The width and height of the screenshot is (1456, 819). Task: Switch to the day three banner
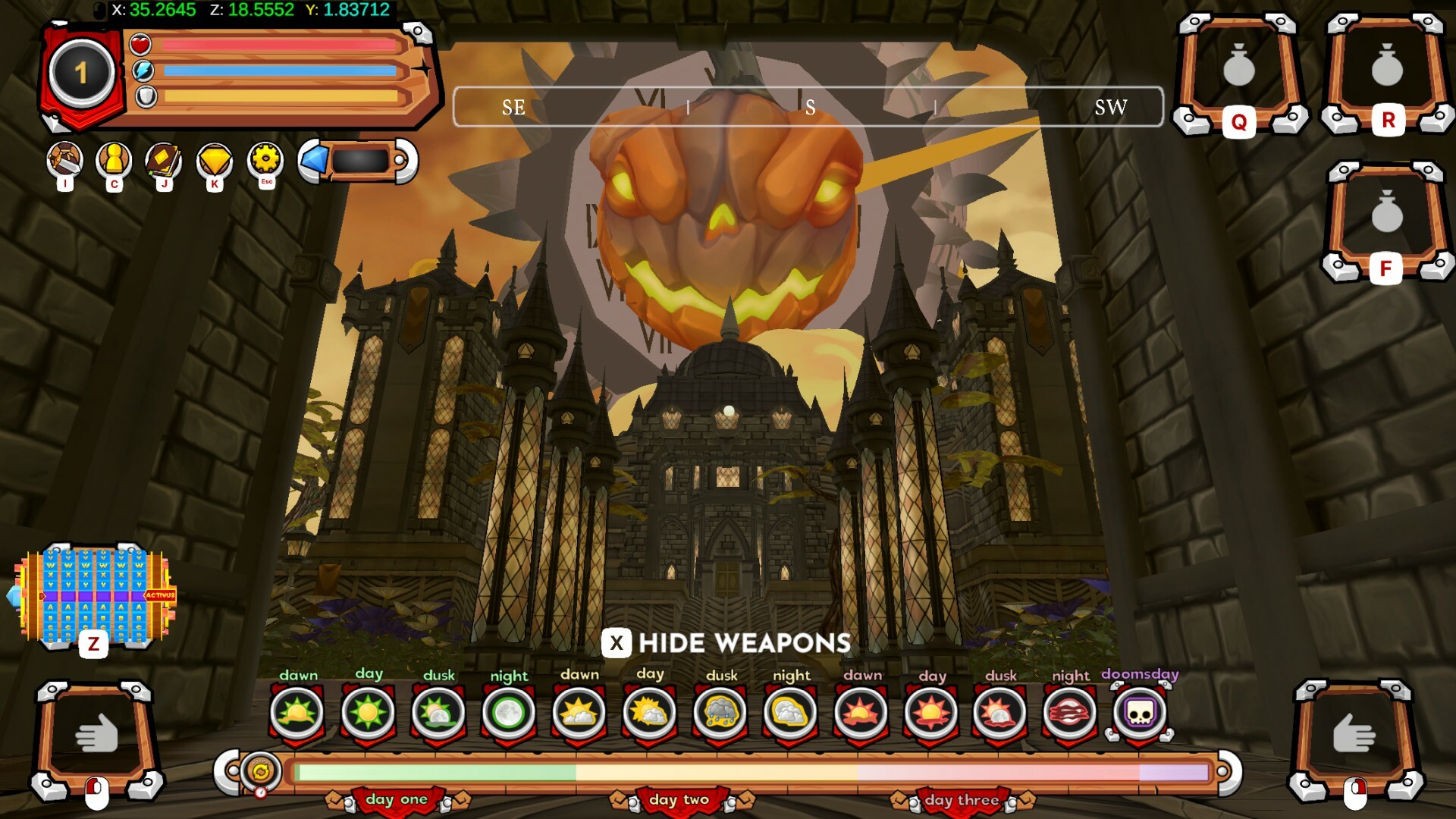point(959,799)
